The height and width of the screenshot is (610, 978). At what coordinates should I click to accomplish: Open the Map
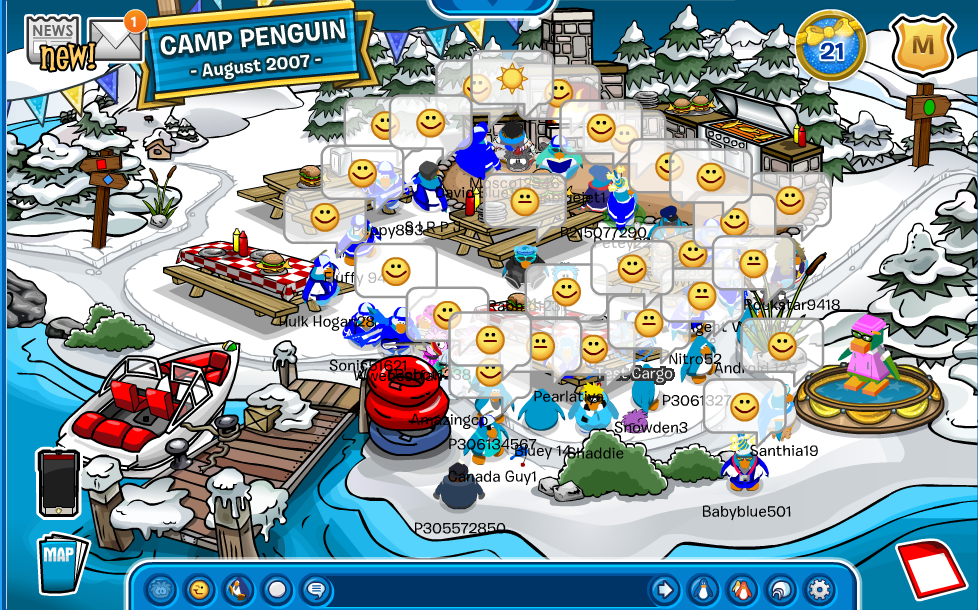point(62,562)
